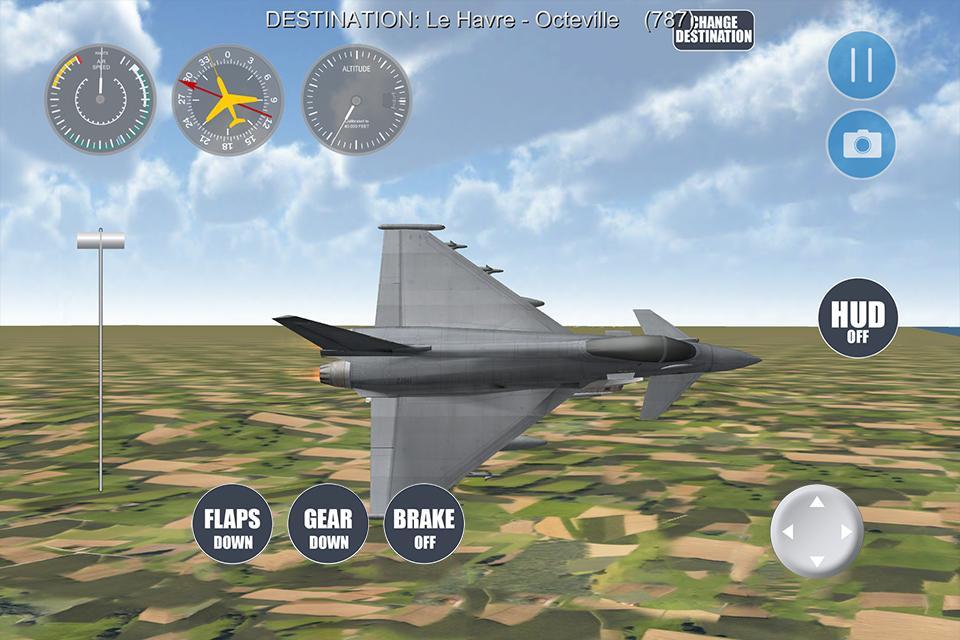The image size is (960, 640).
Task: Pause the flight simulation
Action: (861, 65)
